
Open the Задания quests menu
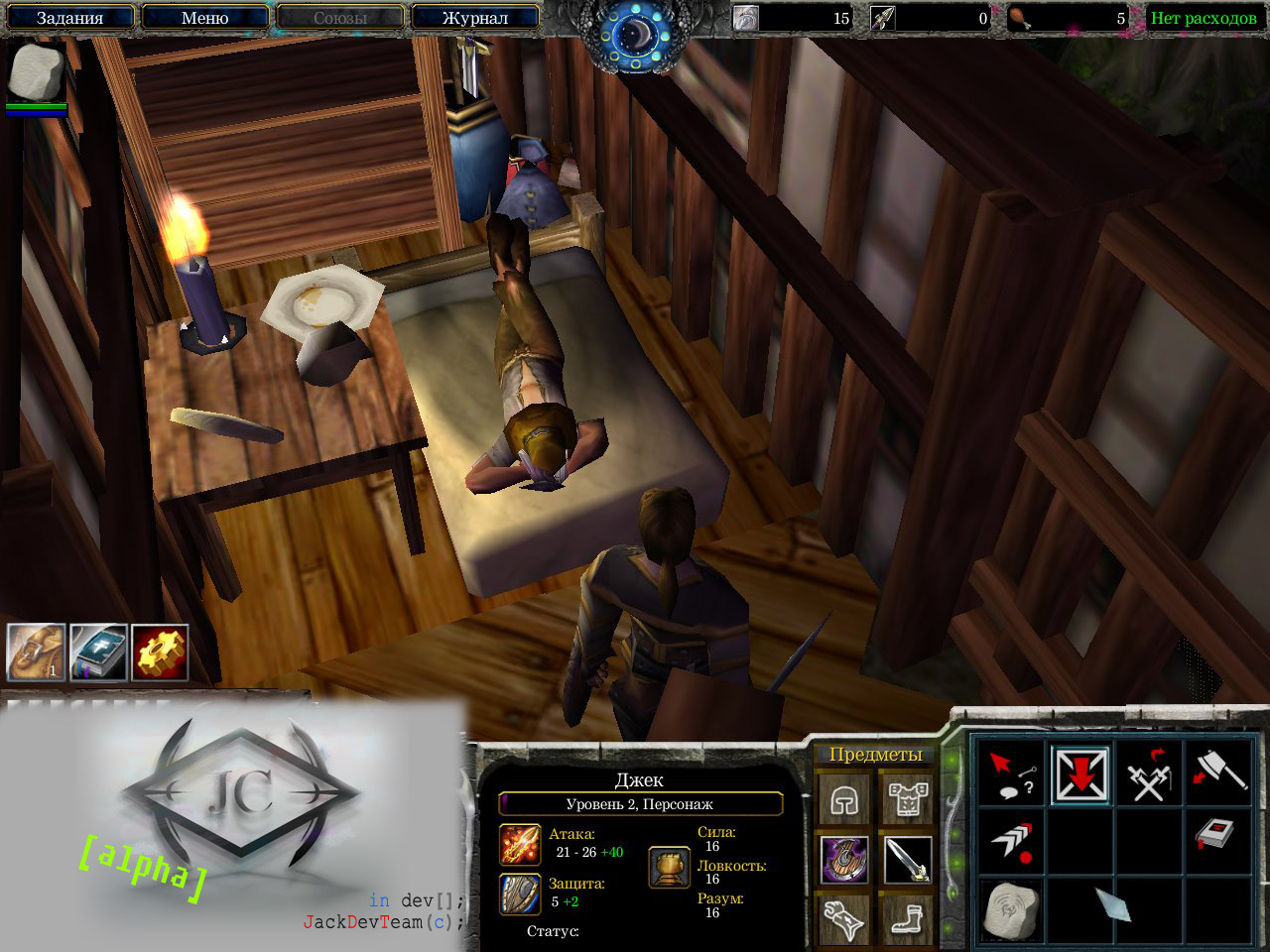point(69,18)
